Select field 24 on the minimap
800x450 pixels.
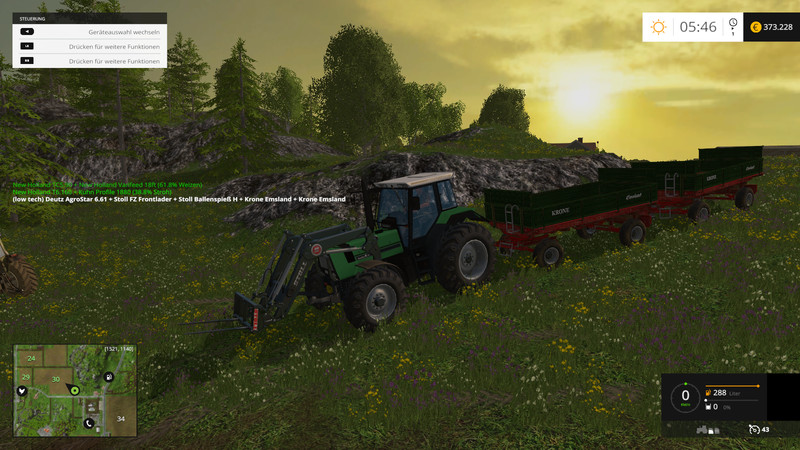pyautogui.click(x=32, y=357)
